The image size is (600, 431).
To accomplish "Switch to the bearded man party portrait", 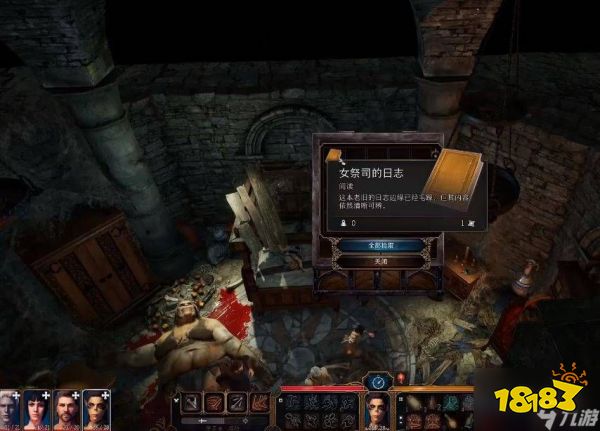I will [67, 410].
